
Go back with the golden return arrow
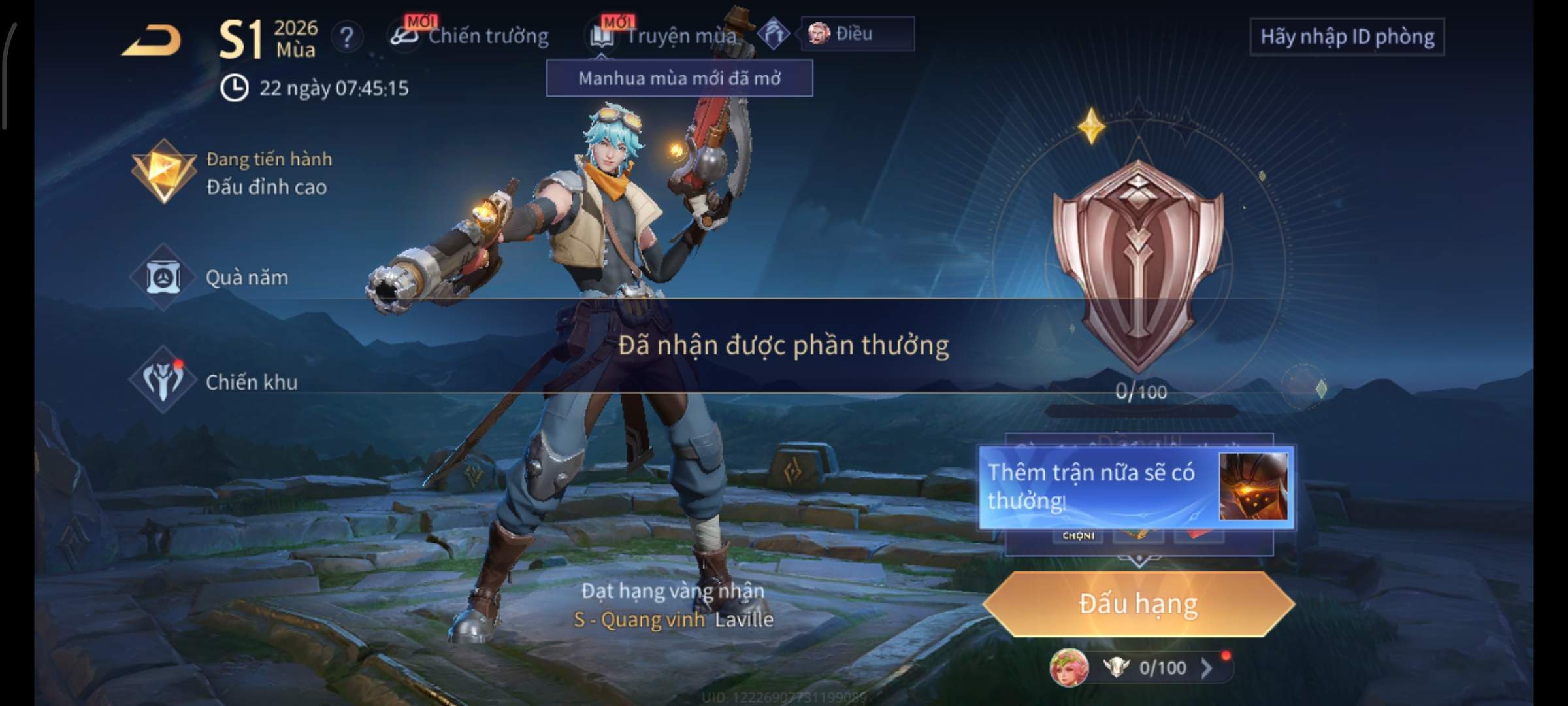point(152,41)
